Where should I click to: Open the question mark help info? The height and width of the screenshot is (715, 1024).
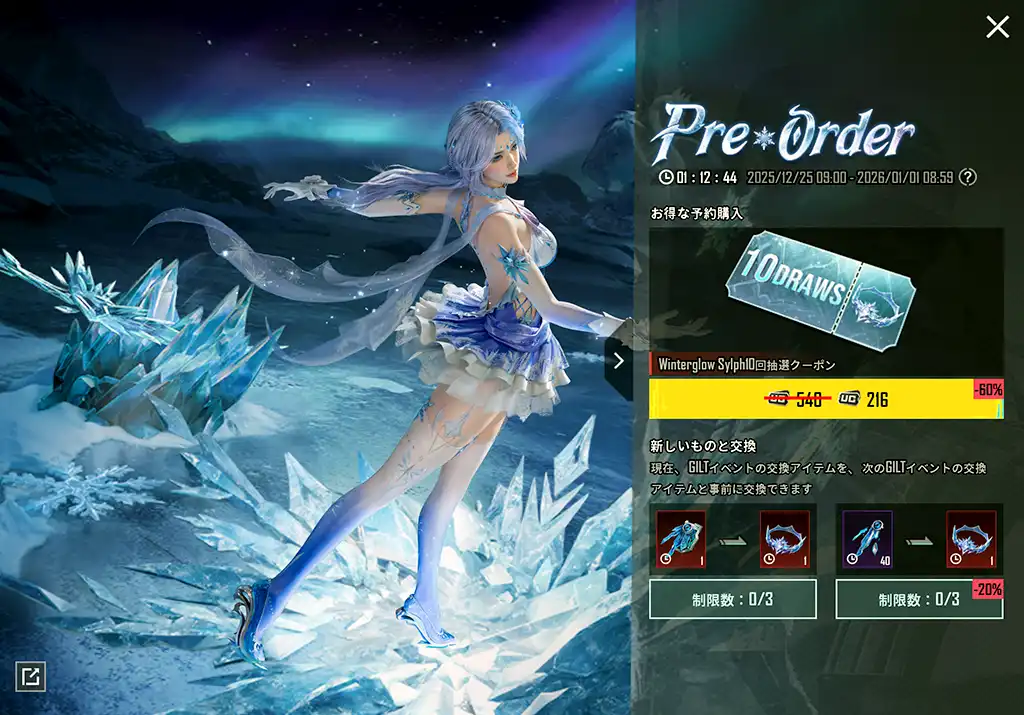pyautogui.click(x=967, y=177)
